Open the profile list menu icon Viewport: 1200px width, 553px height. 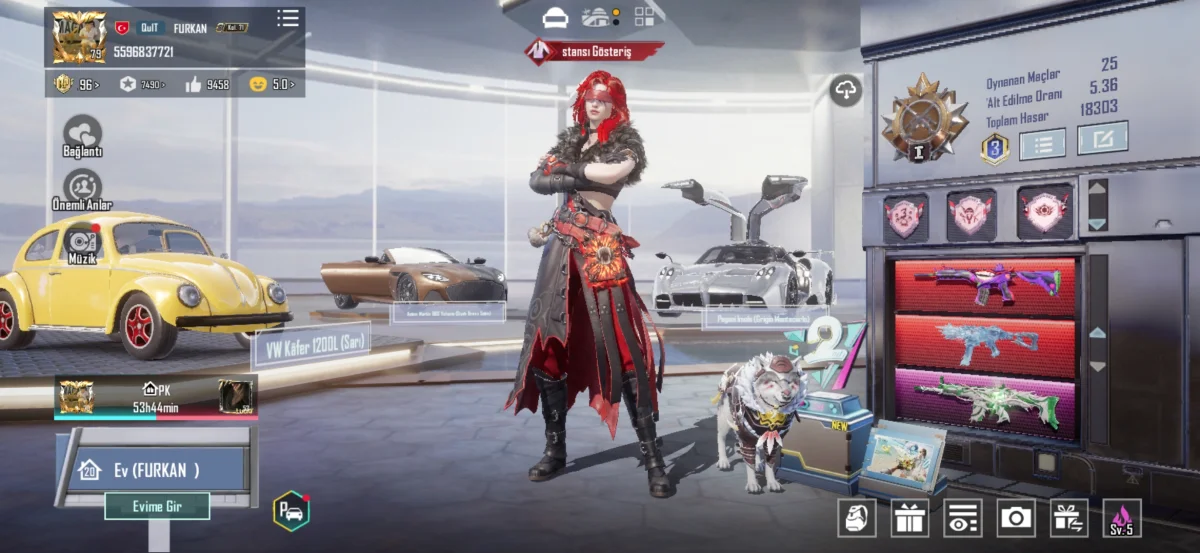coord(288,18)
